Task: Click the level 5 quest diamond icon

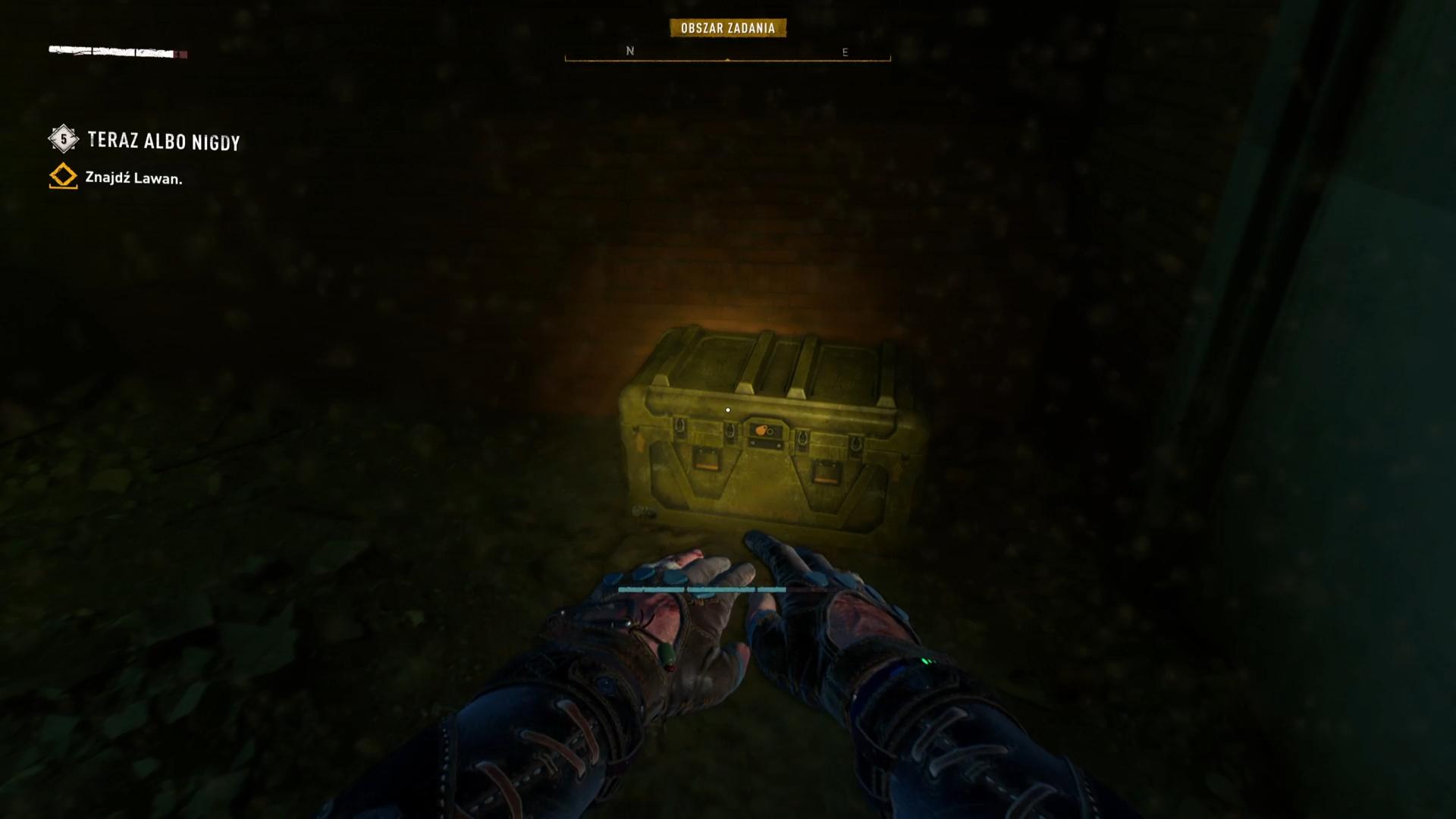Action: click(x=63, y=140)
